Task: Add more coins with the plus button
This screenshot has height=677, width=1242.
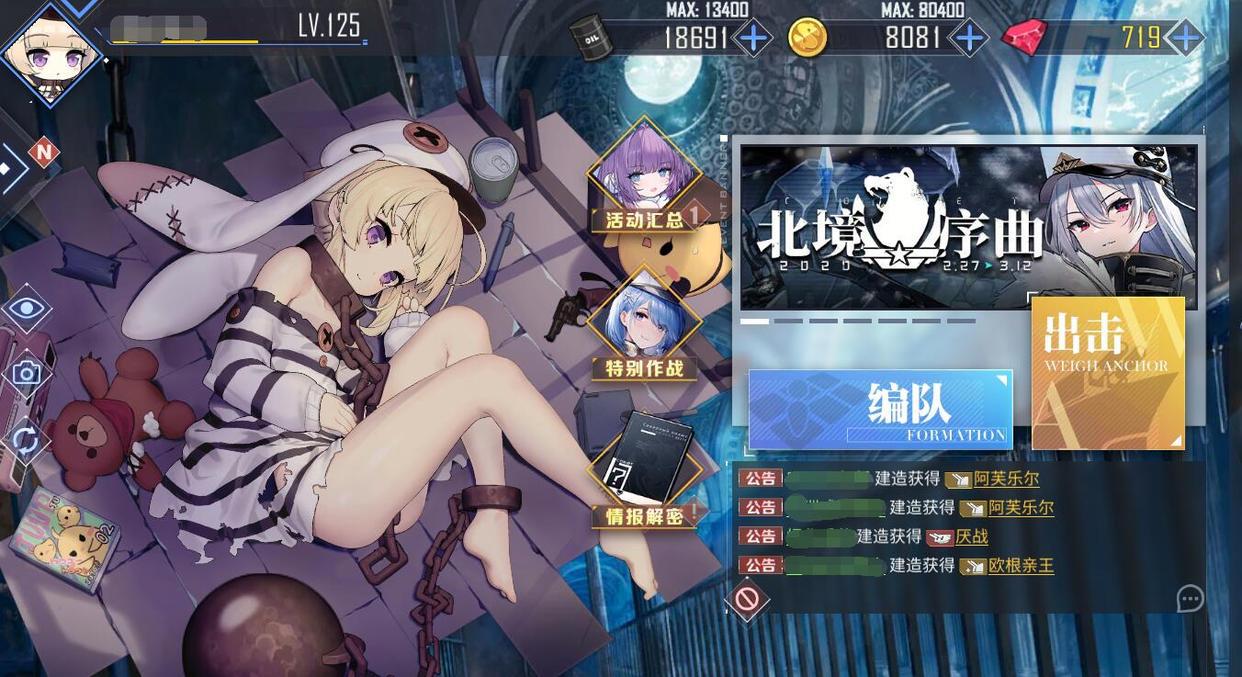Action: tap(968, 39)
